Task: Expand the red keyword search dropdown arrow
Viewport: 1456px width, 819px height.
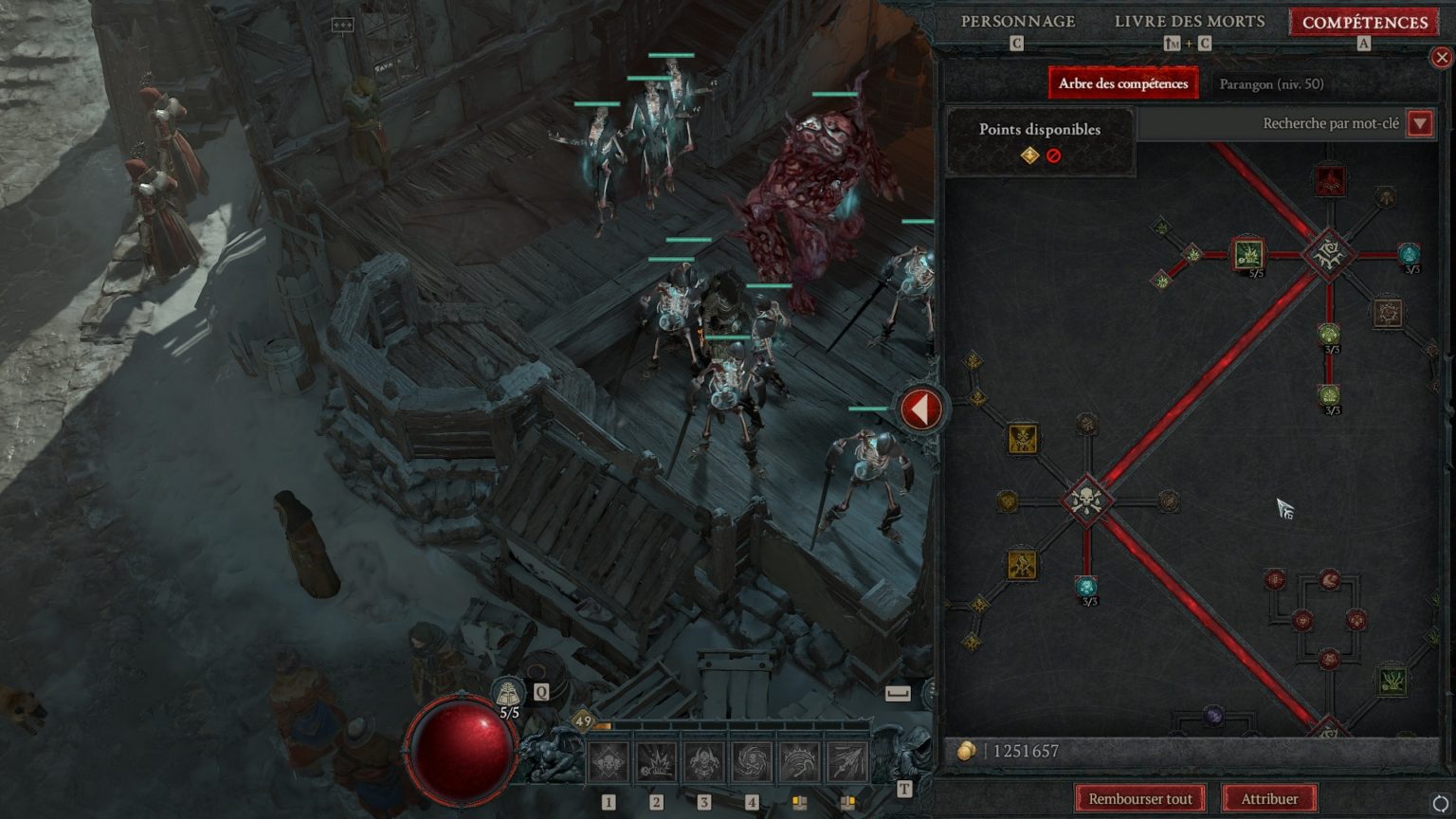Action: pyautogui.click(x=1420, y=123)
